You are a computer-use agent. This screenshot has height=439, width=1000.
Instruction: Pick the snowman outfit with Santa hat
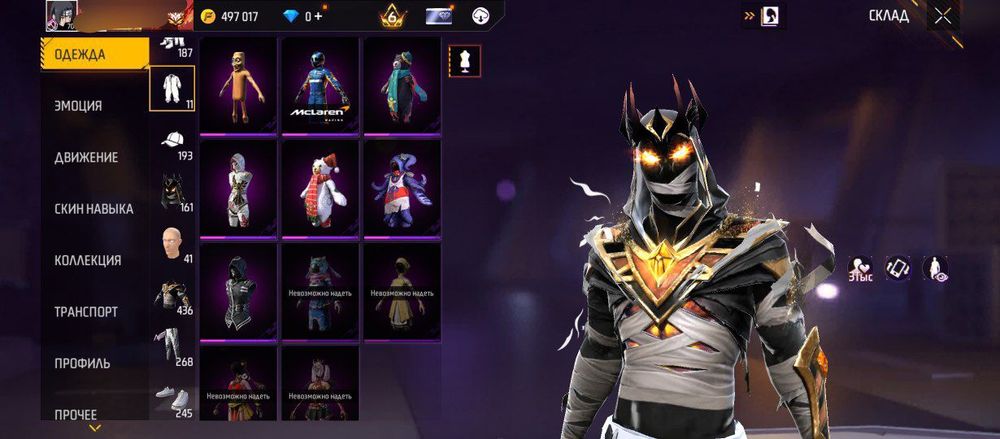[320, 188]
